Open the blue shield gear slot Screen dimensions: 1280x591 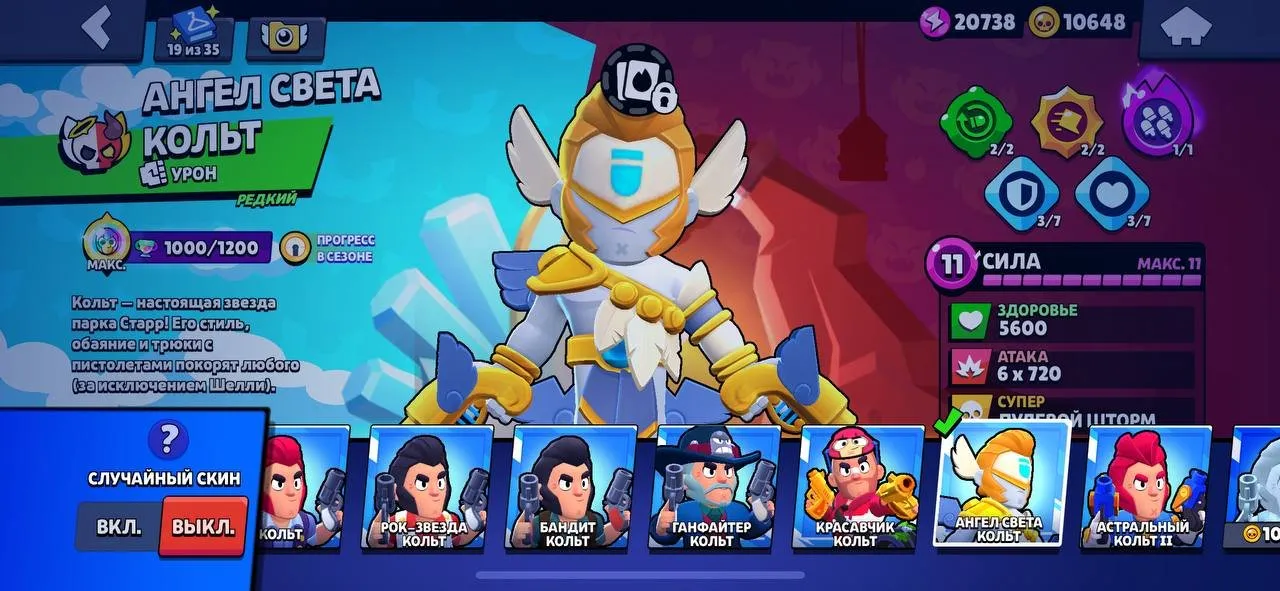pyautogui.click(x=1020, y=190)
